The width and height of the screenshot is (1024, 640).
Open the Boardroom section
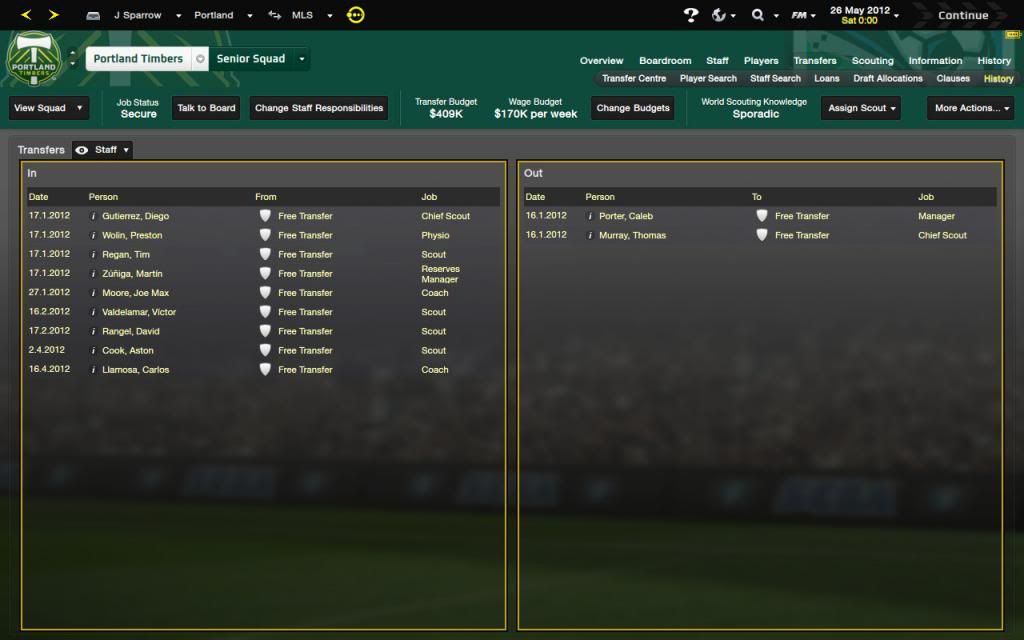(x=665, y=61)
